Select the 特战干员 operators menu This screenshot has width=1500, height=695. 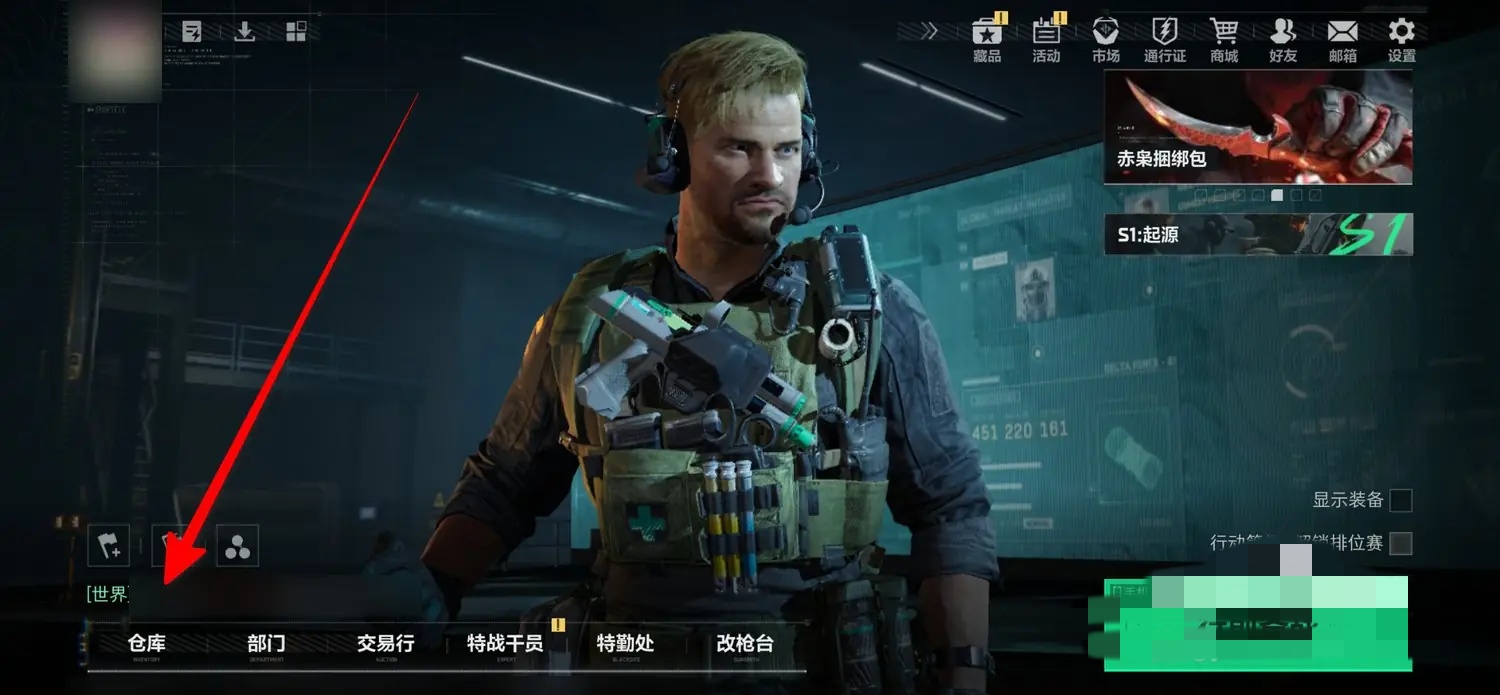pos(505,644)
